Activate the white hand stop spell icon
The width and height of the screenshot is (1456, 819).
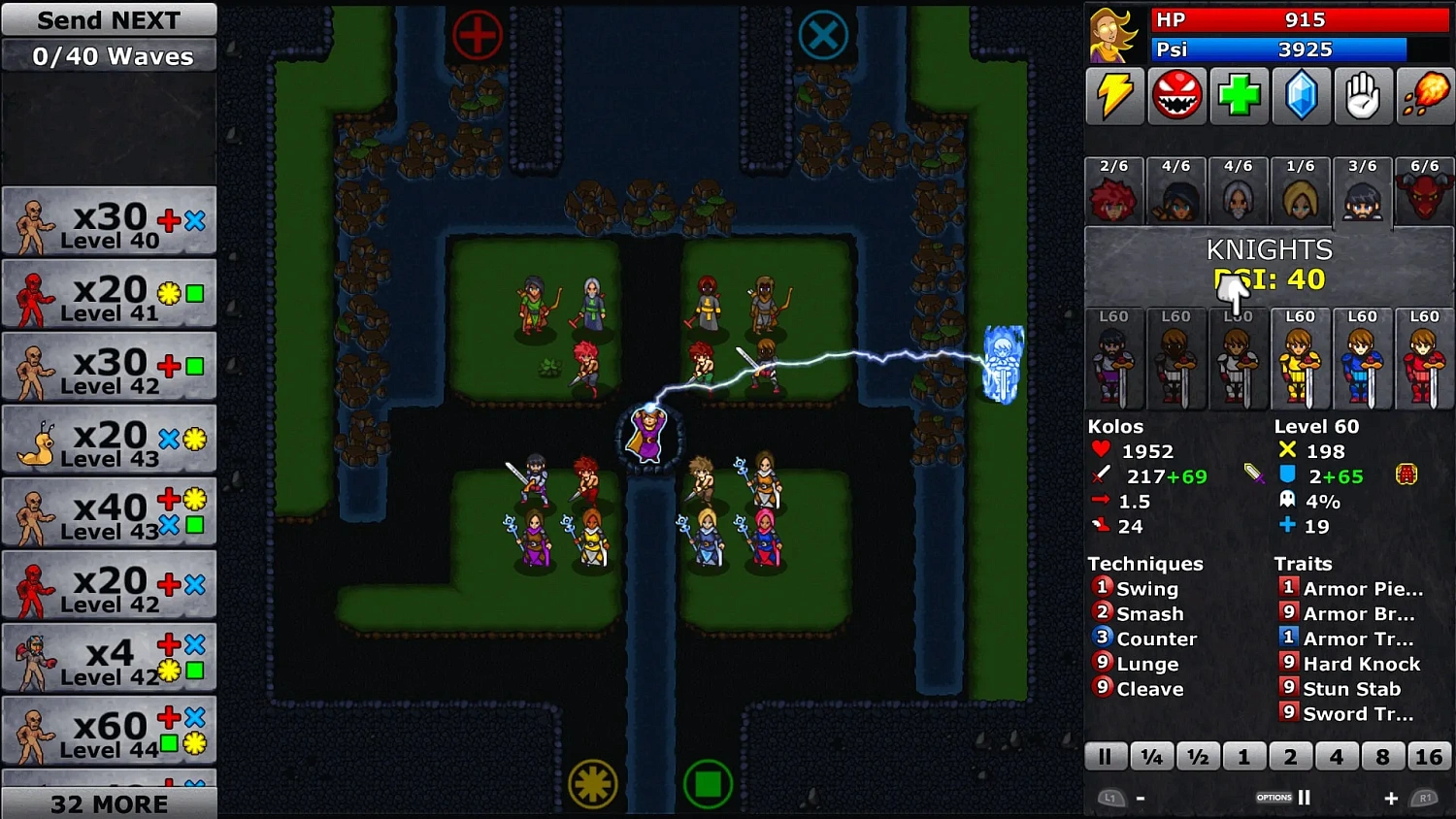1363,96
